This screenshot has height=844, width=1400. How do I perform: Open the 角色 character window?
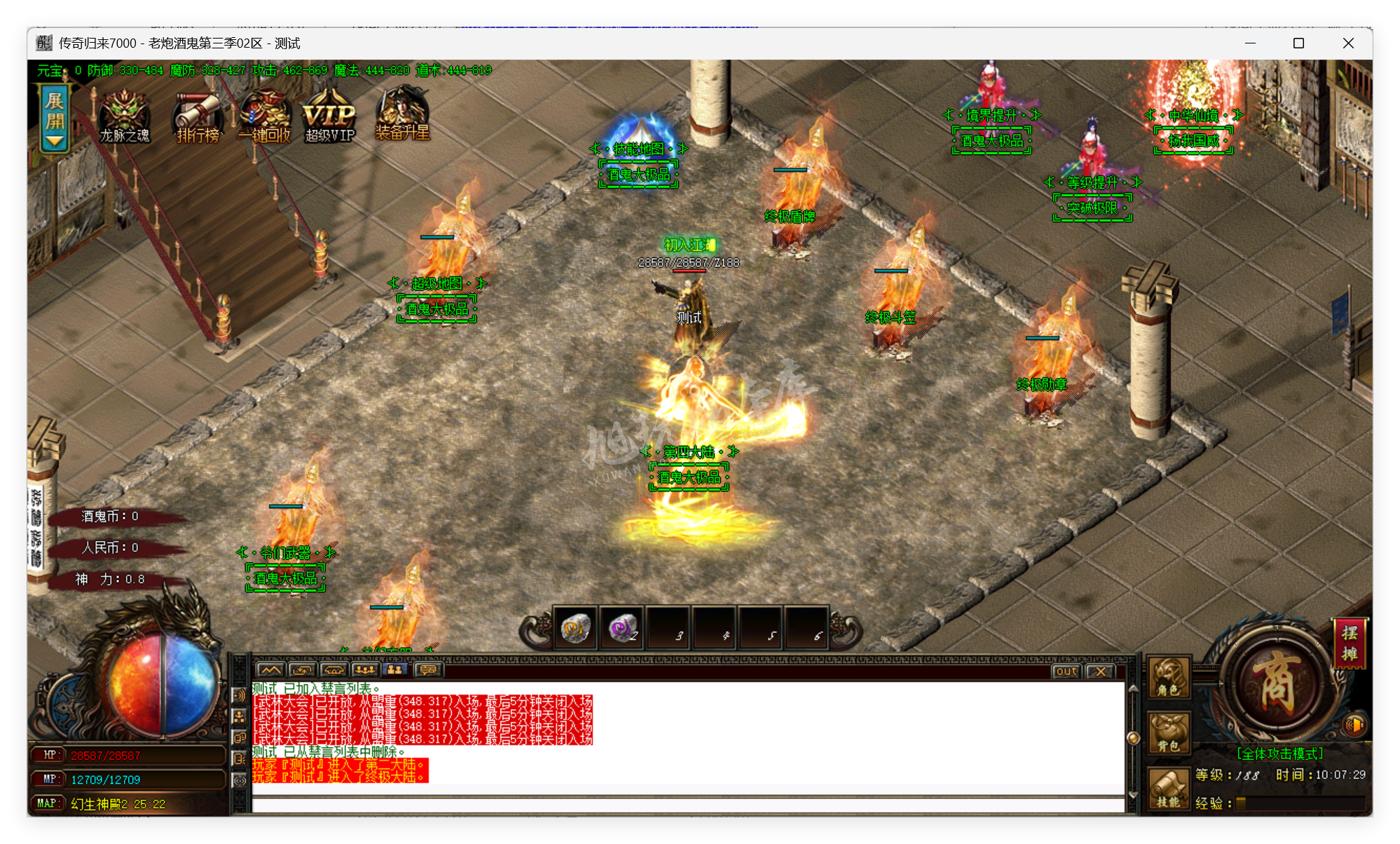click(1168, 678)
